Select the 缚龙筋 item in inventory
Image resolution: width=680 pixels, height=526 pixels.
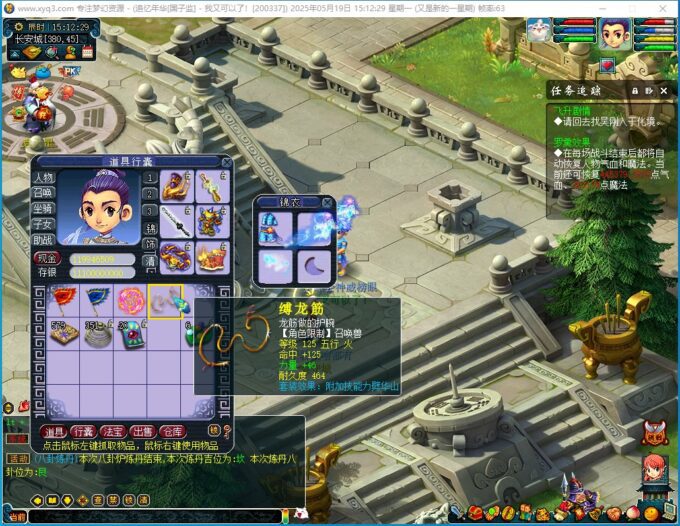click(163, 300)
